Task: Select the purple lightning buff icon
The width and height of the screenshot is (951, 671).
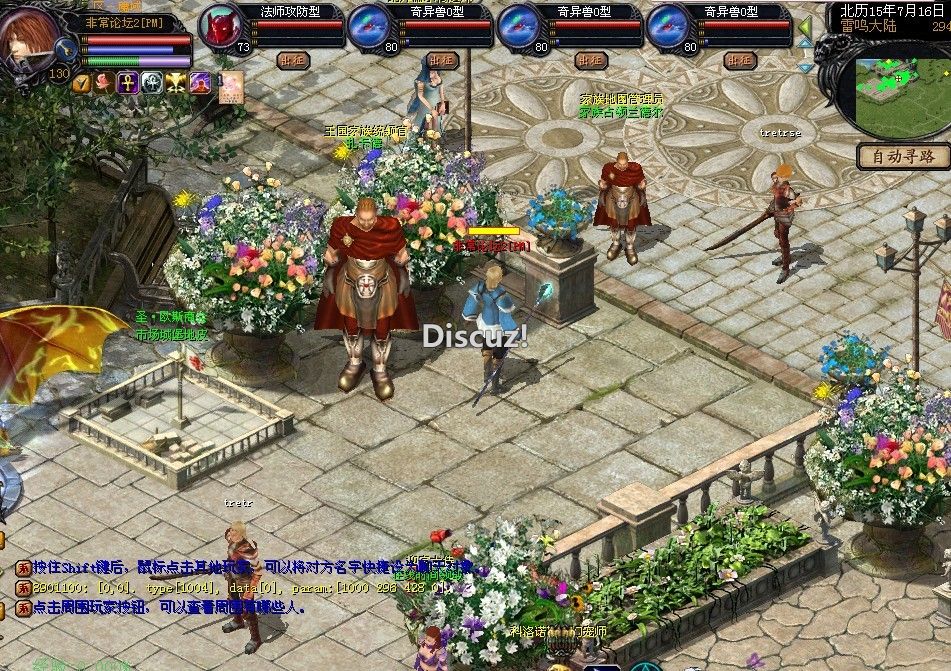Action: pyautogui.click(x=199, y=82)
